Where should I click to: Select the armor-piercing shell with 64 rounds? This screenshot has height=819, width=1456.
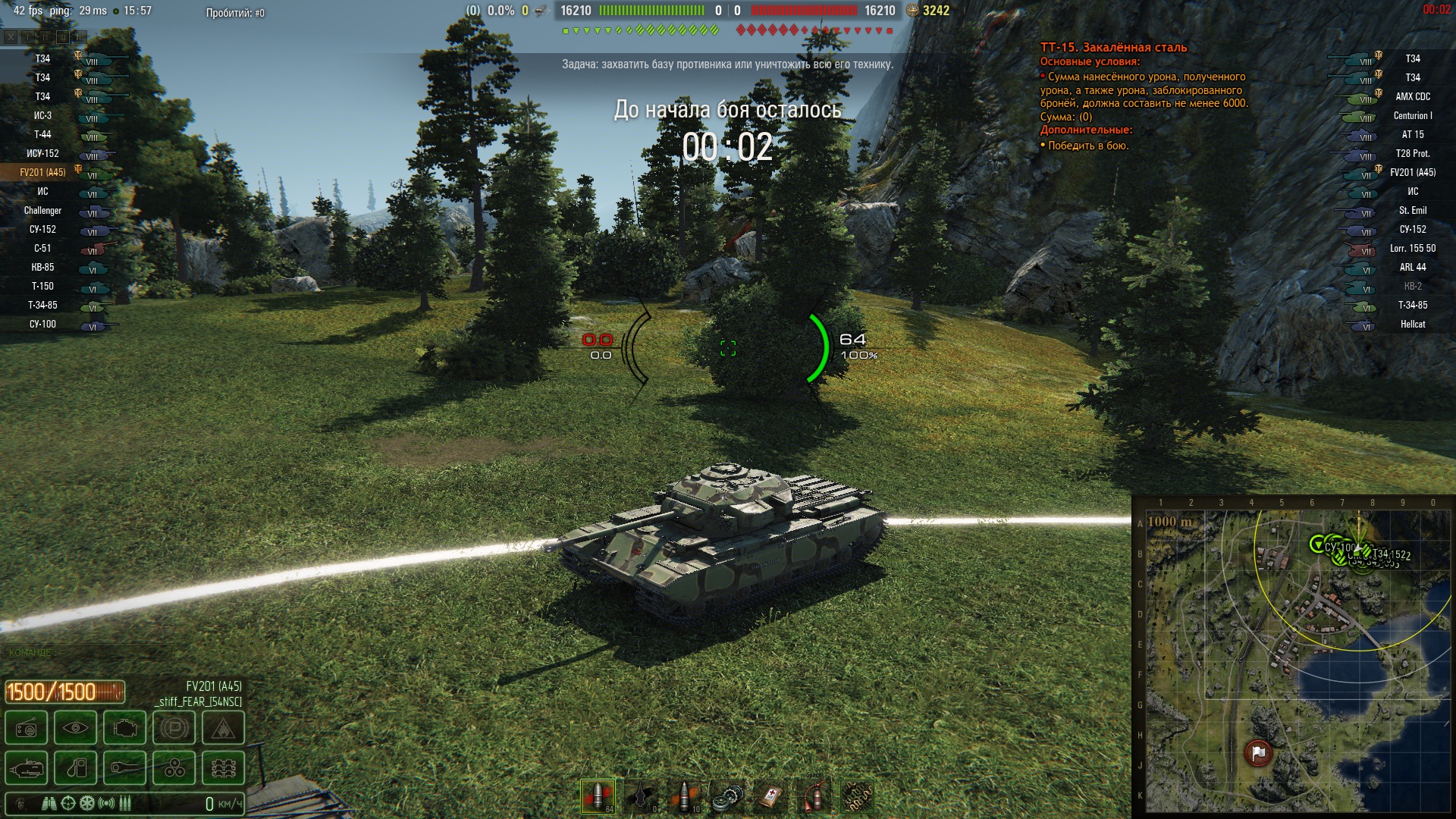(598, 796)
